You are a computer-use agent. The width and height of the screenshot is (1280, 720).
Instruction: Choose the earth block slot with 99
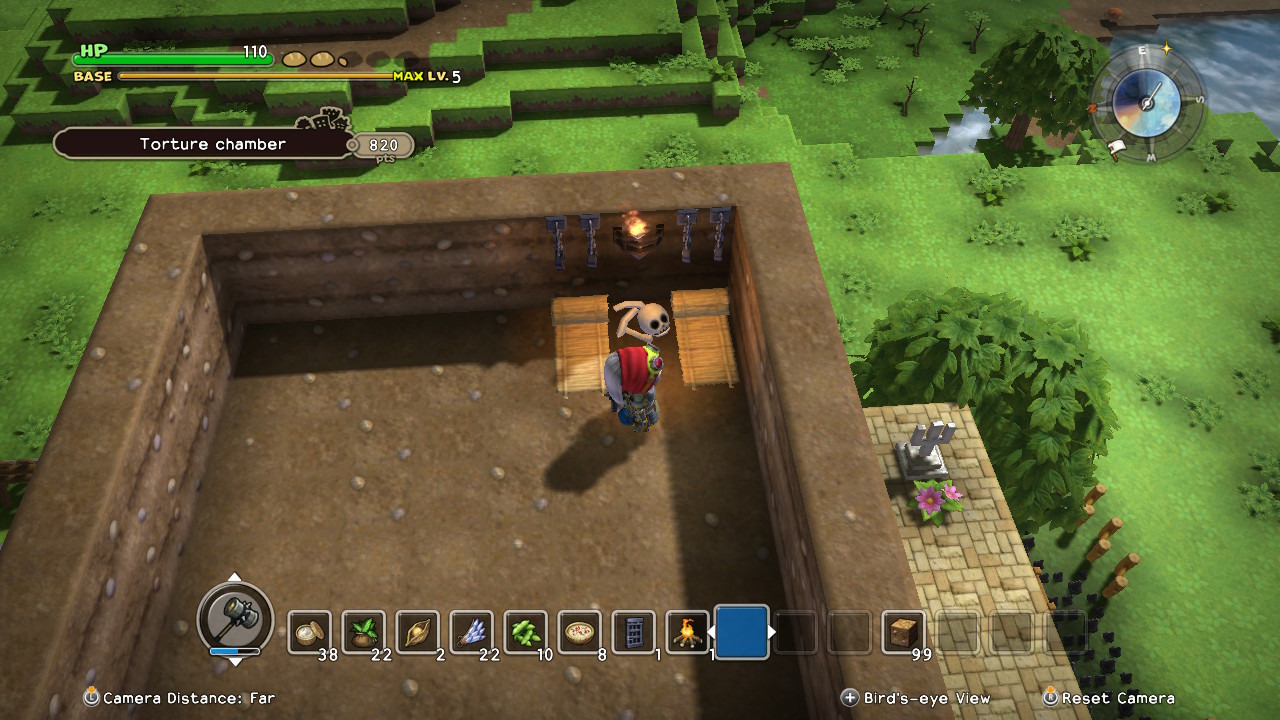(x=904, y=632)
